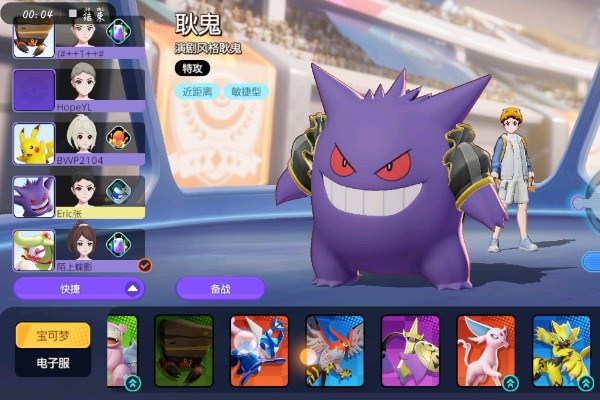The height and width of the screenshot is (400, 600).
Task: Select the 宝可梦 tab
Action: [53, 335]
